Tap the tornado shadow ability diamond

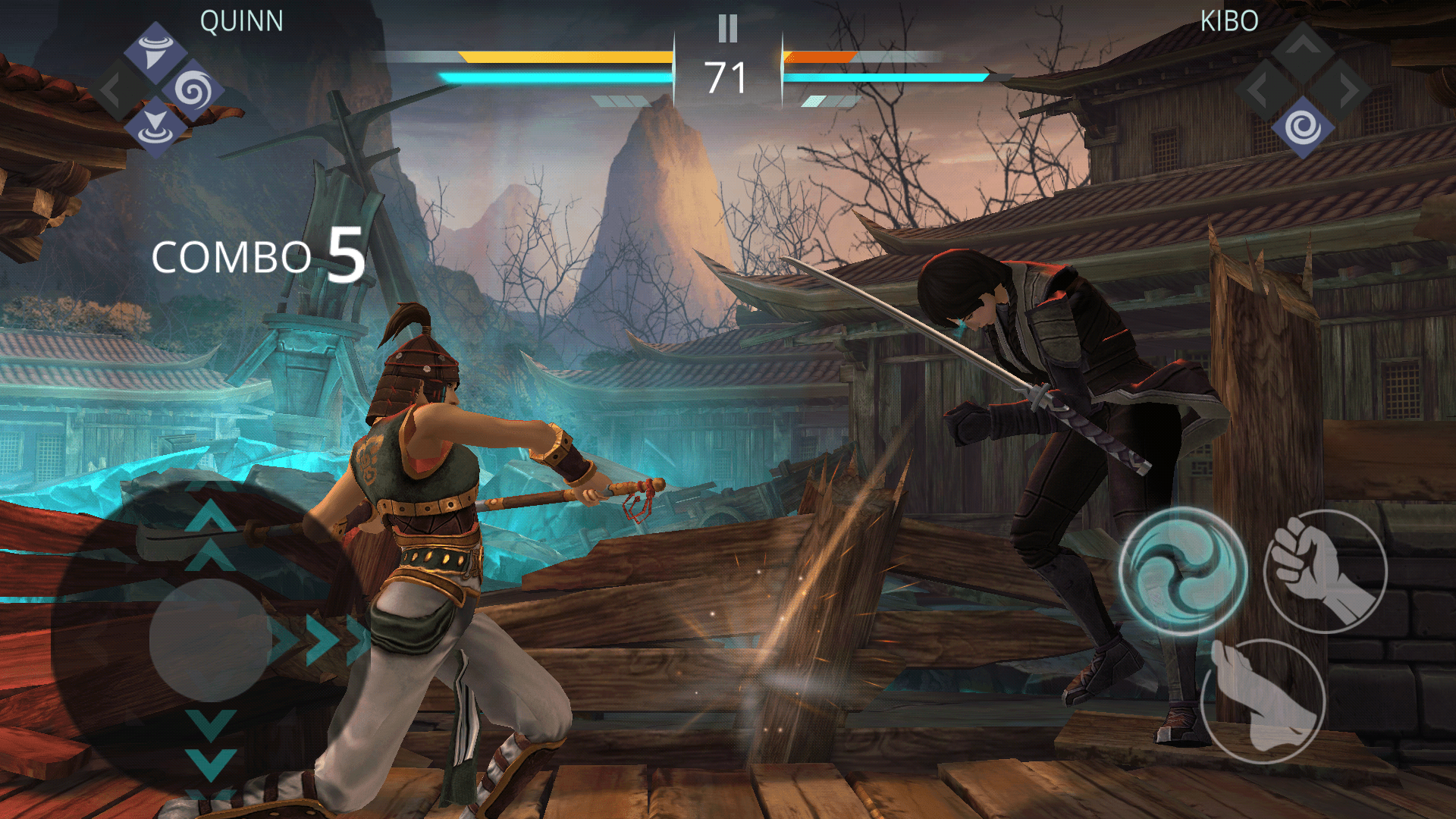click(x=155, y=51)
